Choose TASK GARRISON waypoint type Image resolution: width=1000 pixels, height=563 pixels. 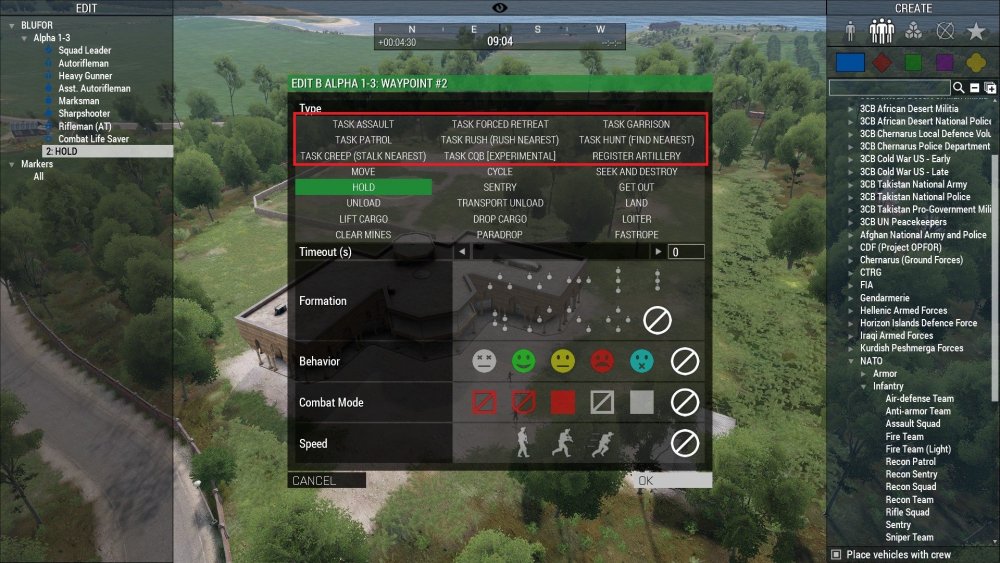point(636,124)
